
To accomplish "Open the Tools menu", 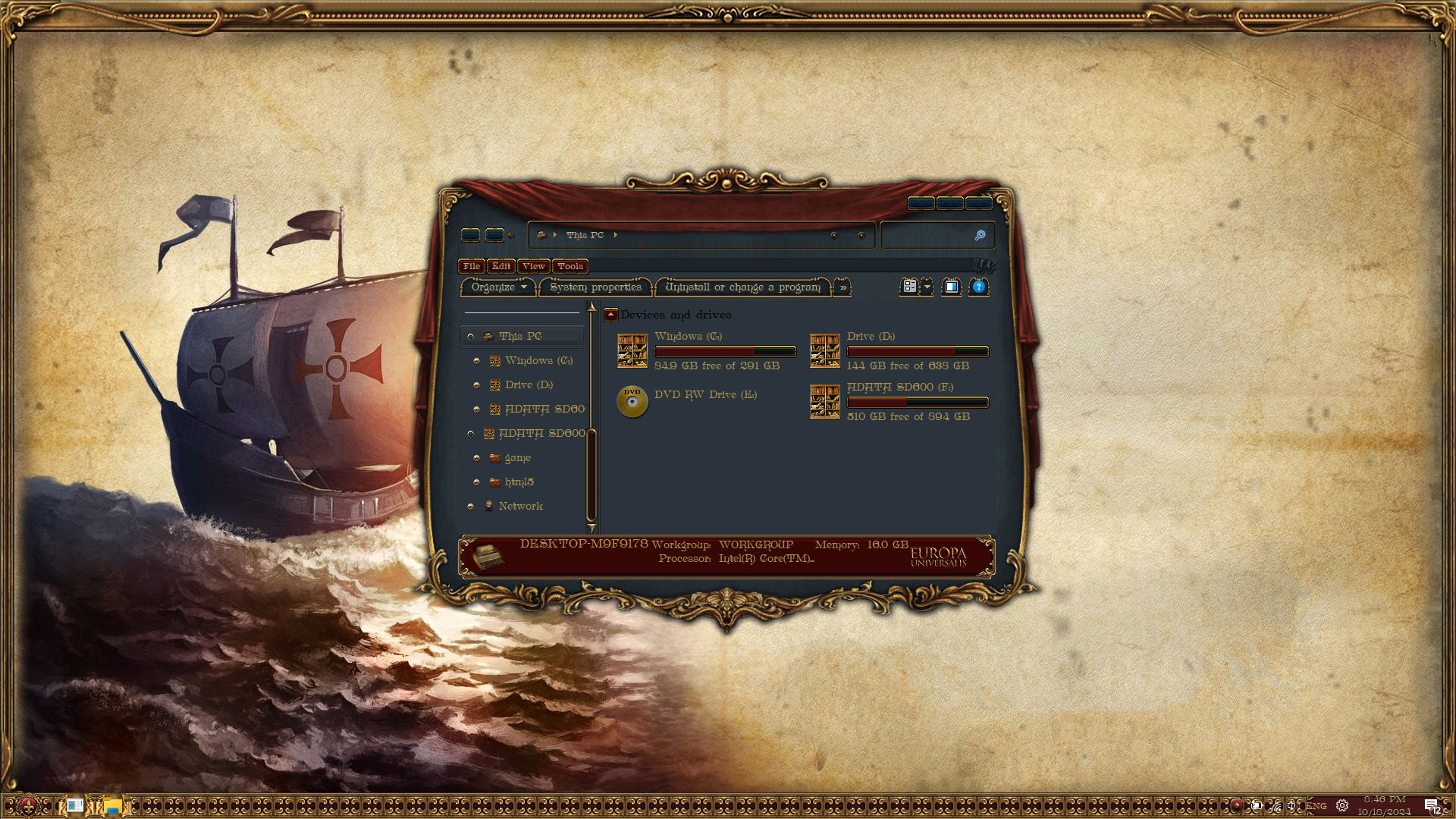I will point(570,266).
